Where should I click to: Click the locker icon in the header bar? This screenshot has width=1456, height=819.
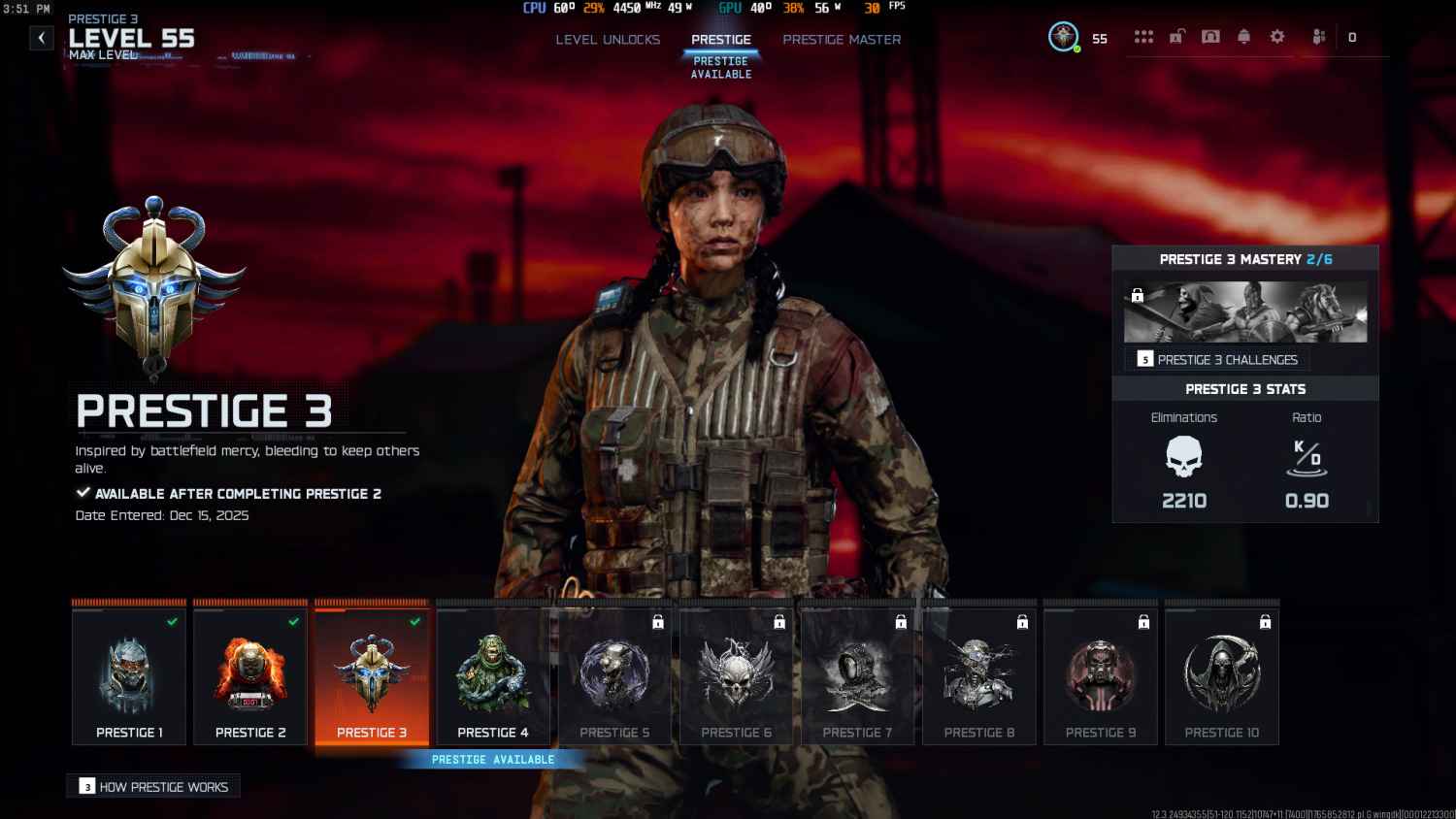click(x=1177, y=36)
